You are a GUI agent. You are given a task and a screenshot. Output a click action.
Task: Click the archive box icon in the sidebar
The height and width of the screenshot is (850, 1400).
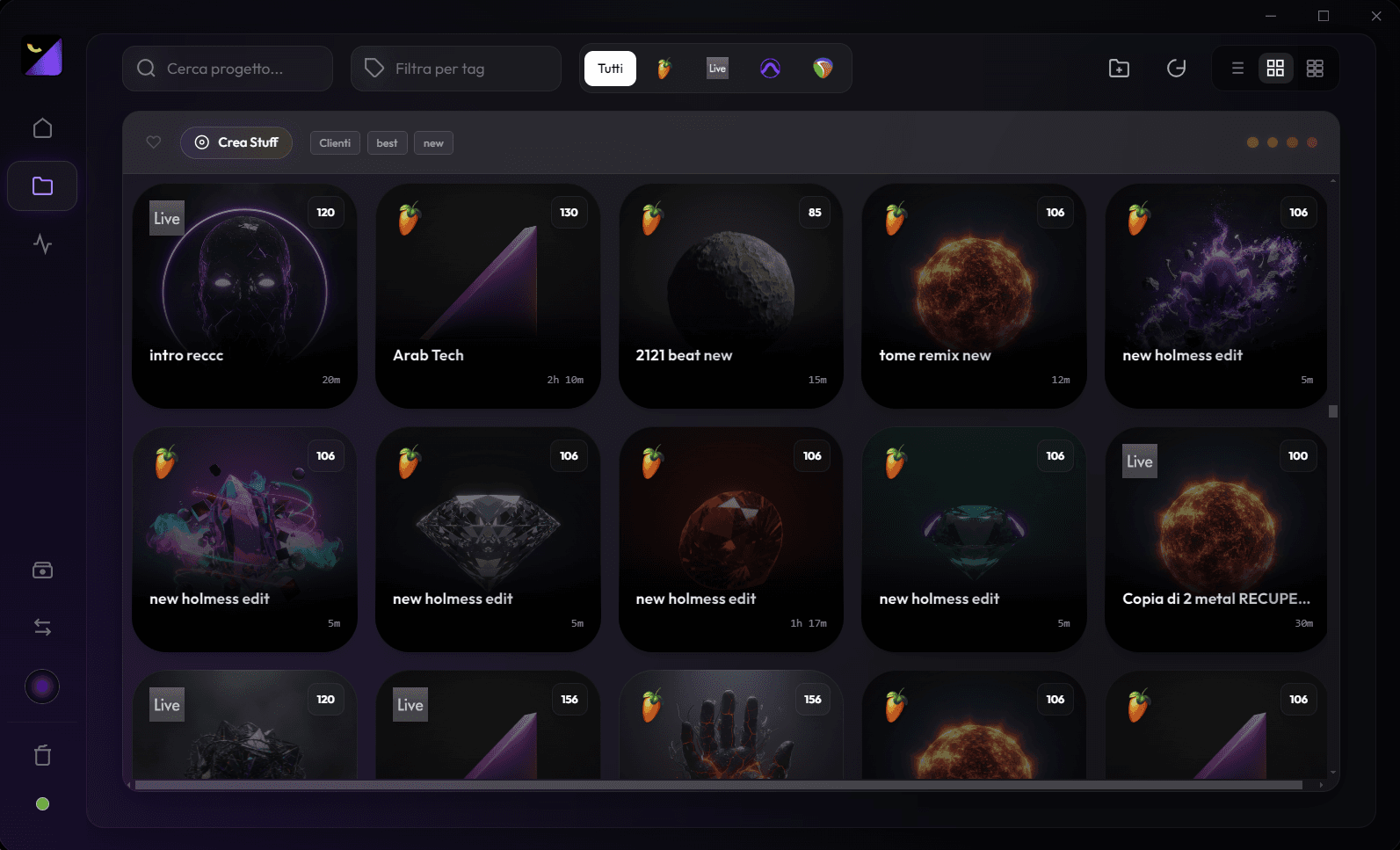click(x=42, y=570)
